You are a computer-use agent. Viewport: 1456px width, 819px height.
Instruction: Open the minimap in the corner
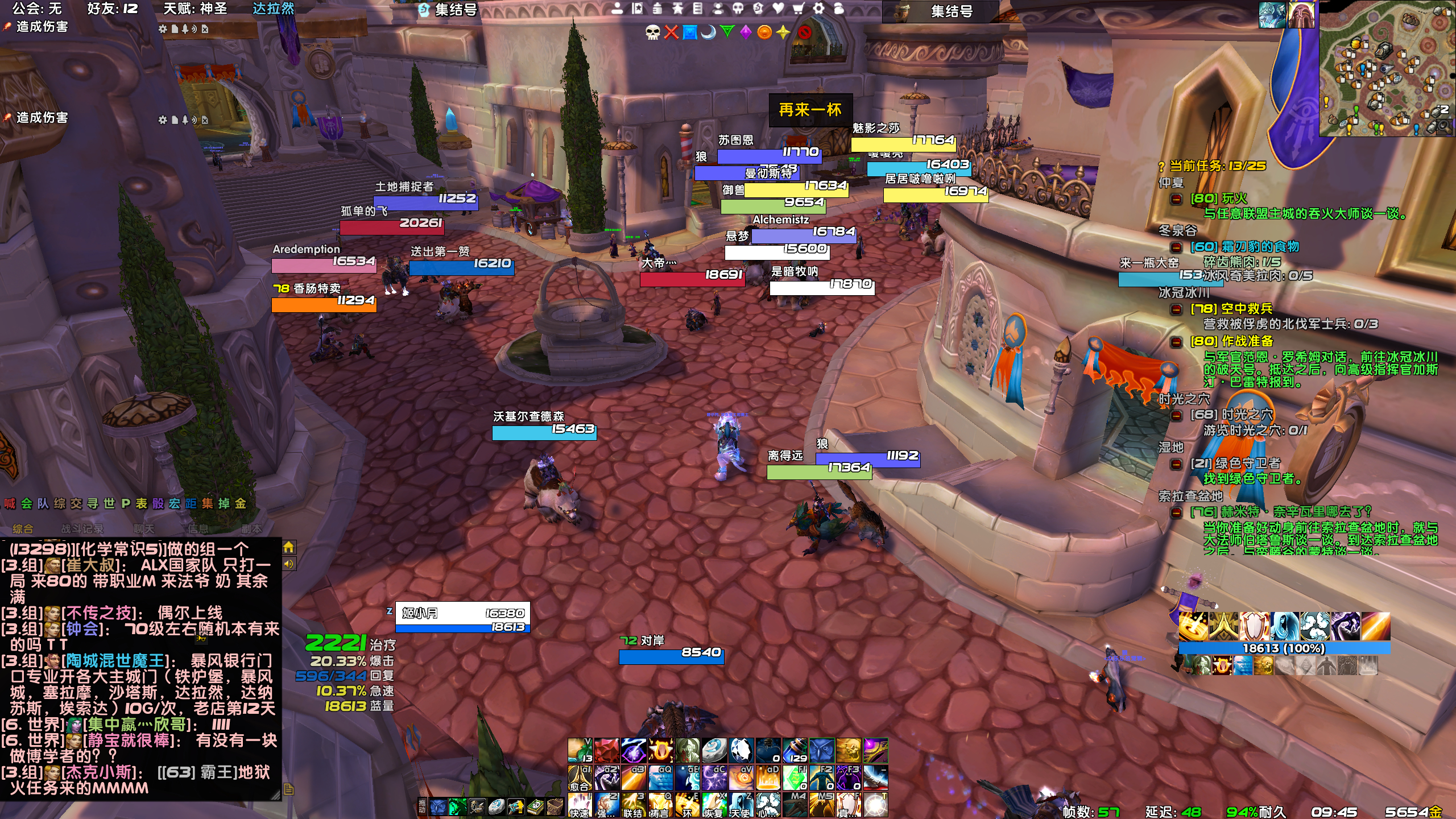point(1385,68)
